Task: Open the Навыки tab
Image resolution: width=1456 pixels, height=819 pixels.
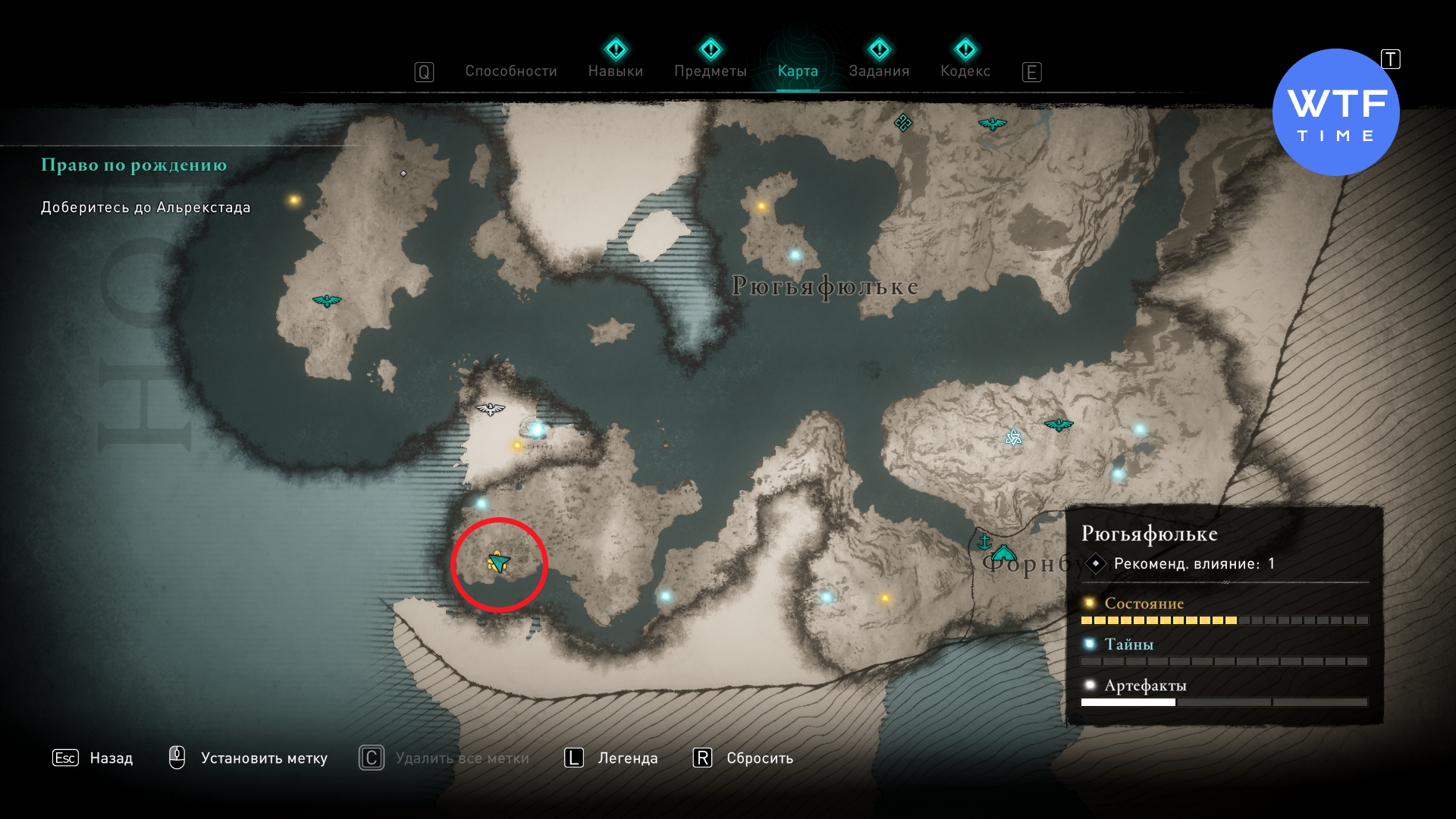Action: [x=615, y=71]
